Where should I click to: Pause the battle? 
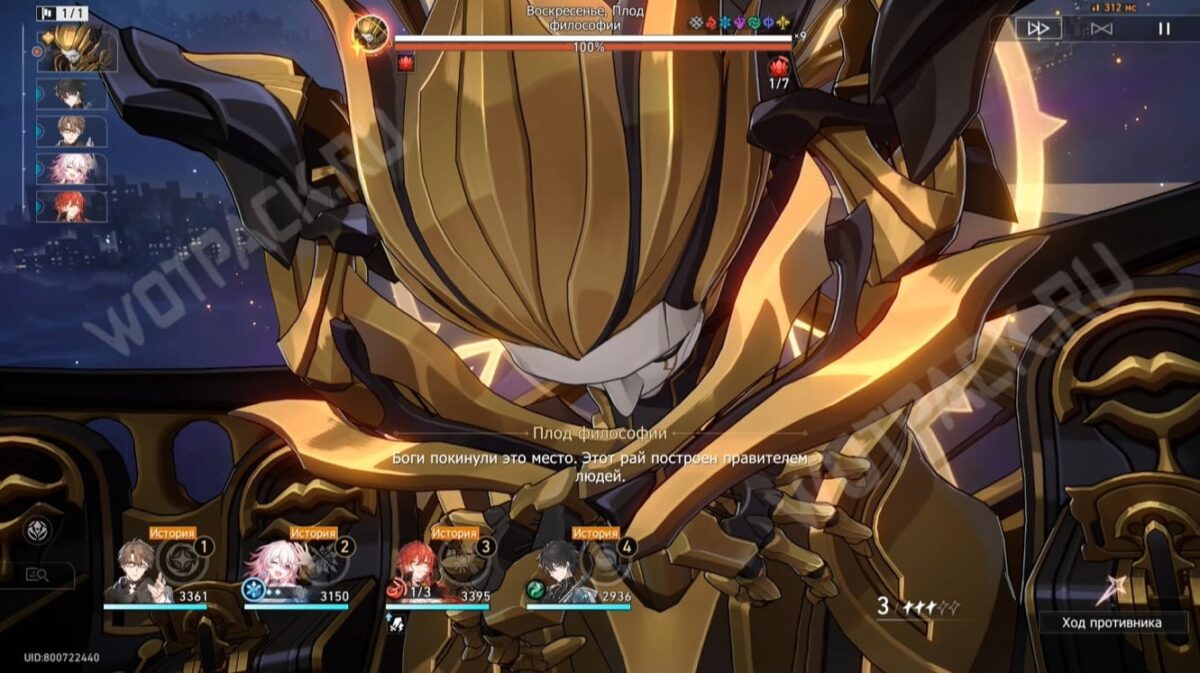1163,29
